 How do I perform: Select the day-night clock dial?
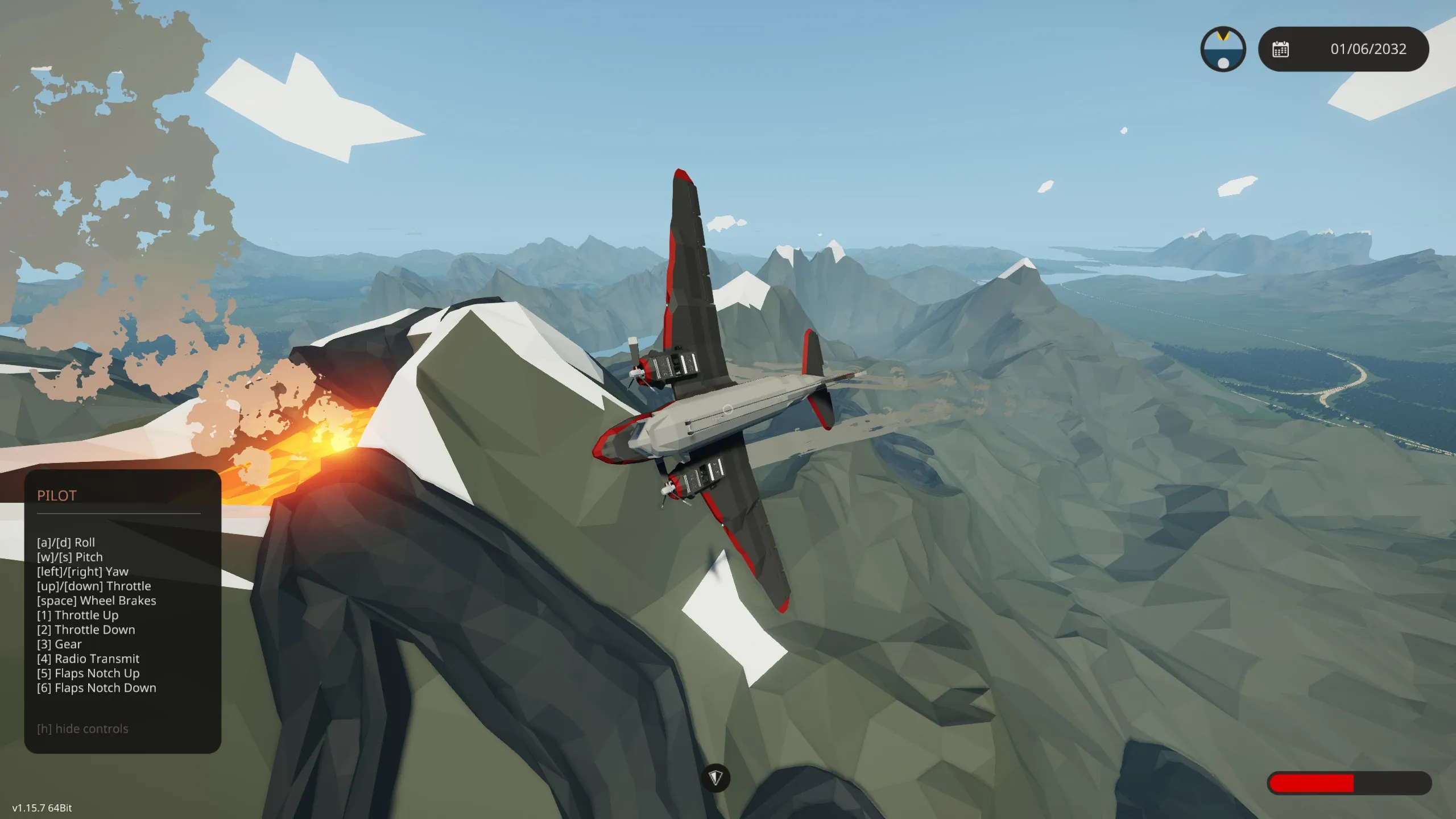(1223, 49)
